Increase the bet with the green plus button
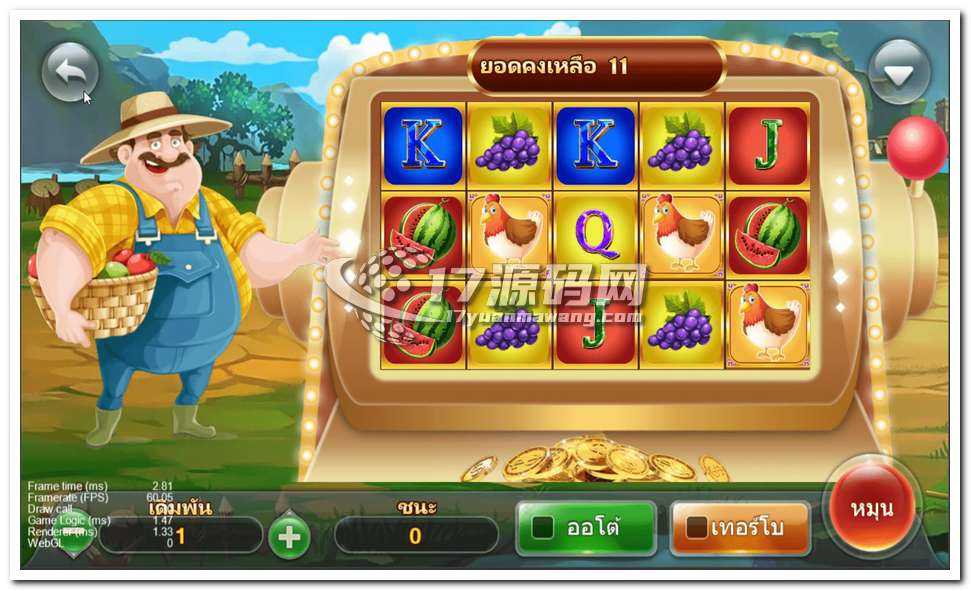The height and width of the screenshot is (591, 971). [x=289, y=537]
